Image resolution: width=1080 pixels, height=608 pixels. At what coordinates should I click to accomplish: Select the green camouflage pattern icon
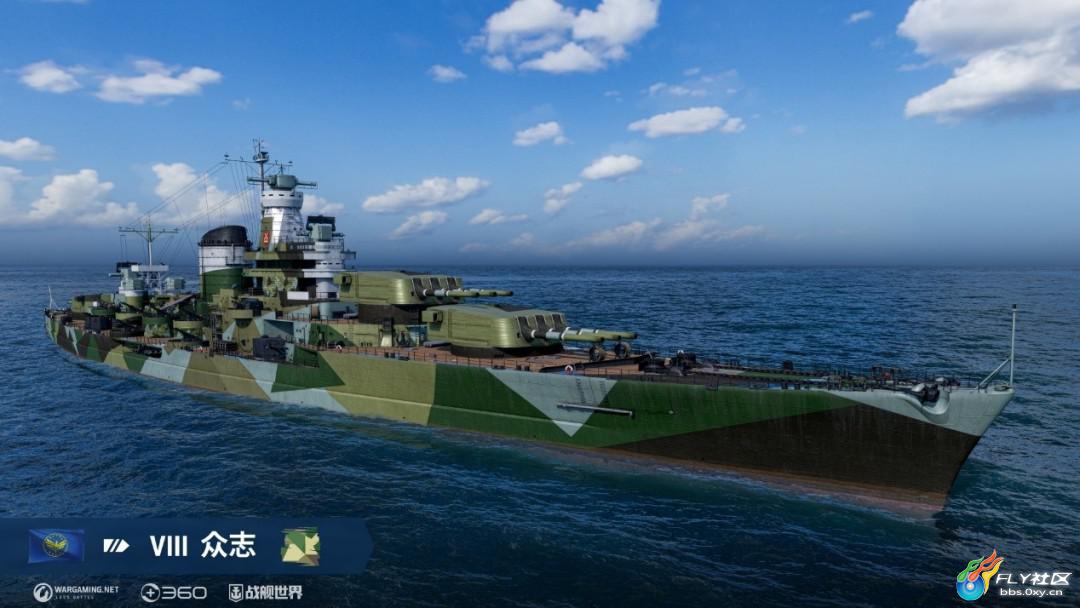click(300, 546)
